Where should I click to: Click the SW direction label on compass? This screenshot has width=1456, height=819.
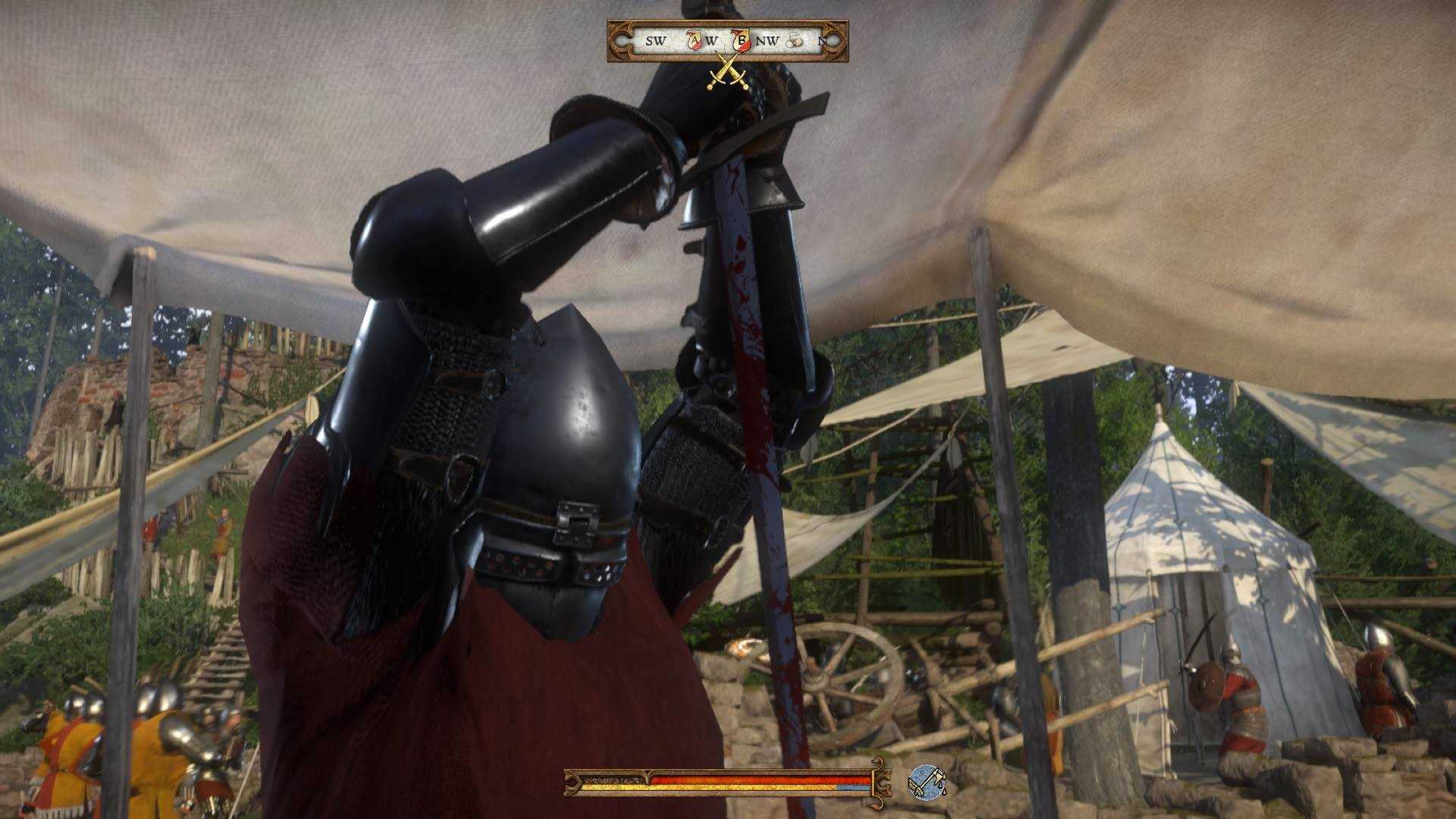657,40
